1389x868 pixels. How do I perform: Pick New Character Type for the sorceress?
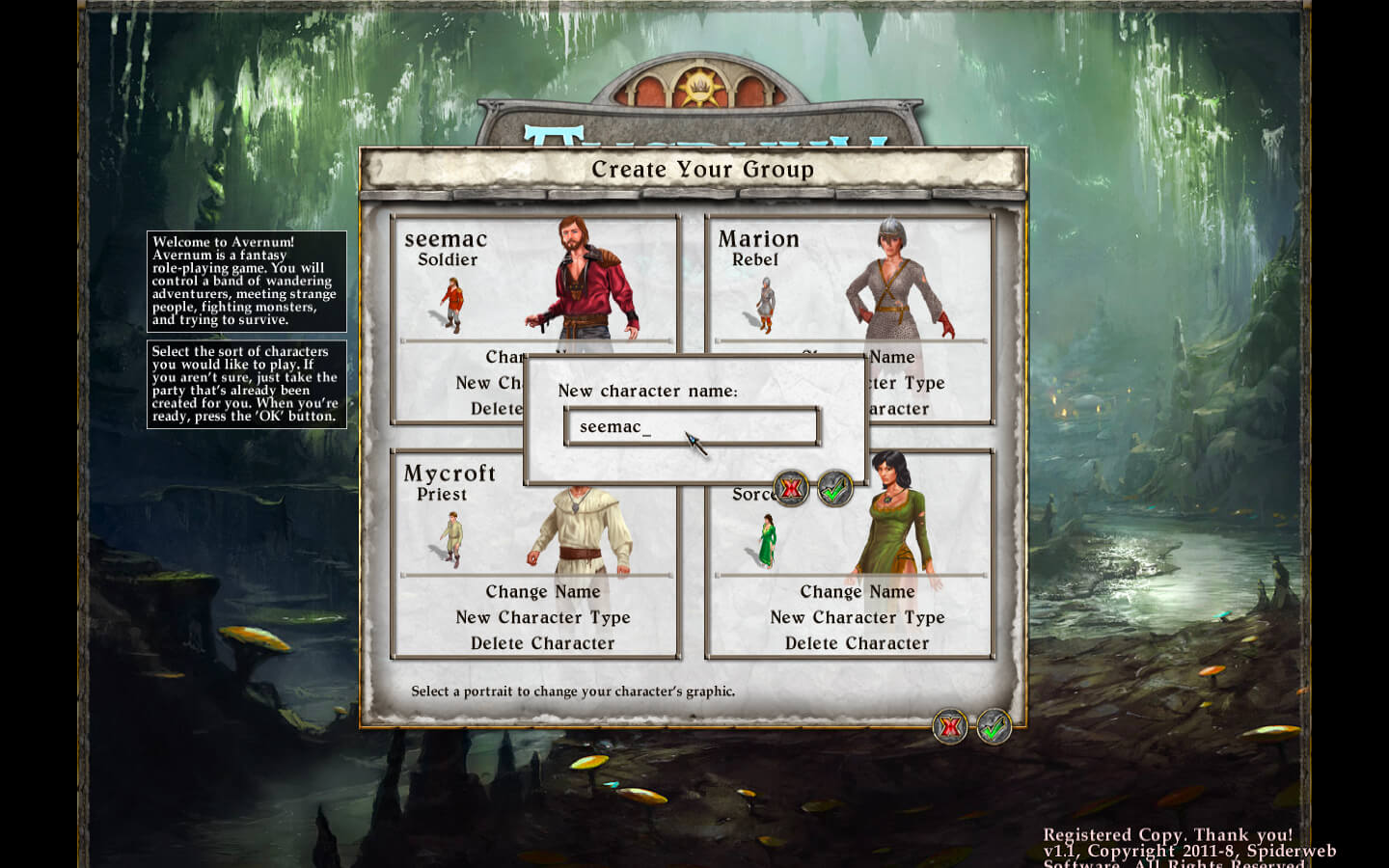(857, 617)
